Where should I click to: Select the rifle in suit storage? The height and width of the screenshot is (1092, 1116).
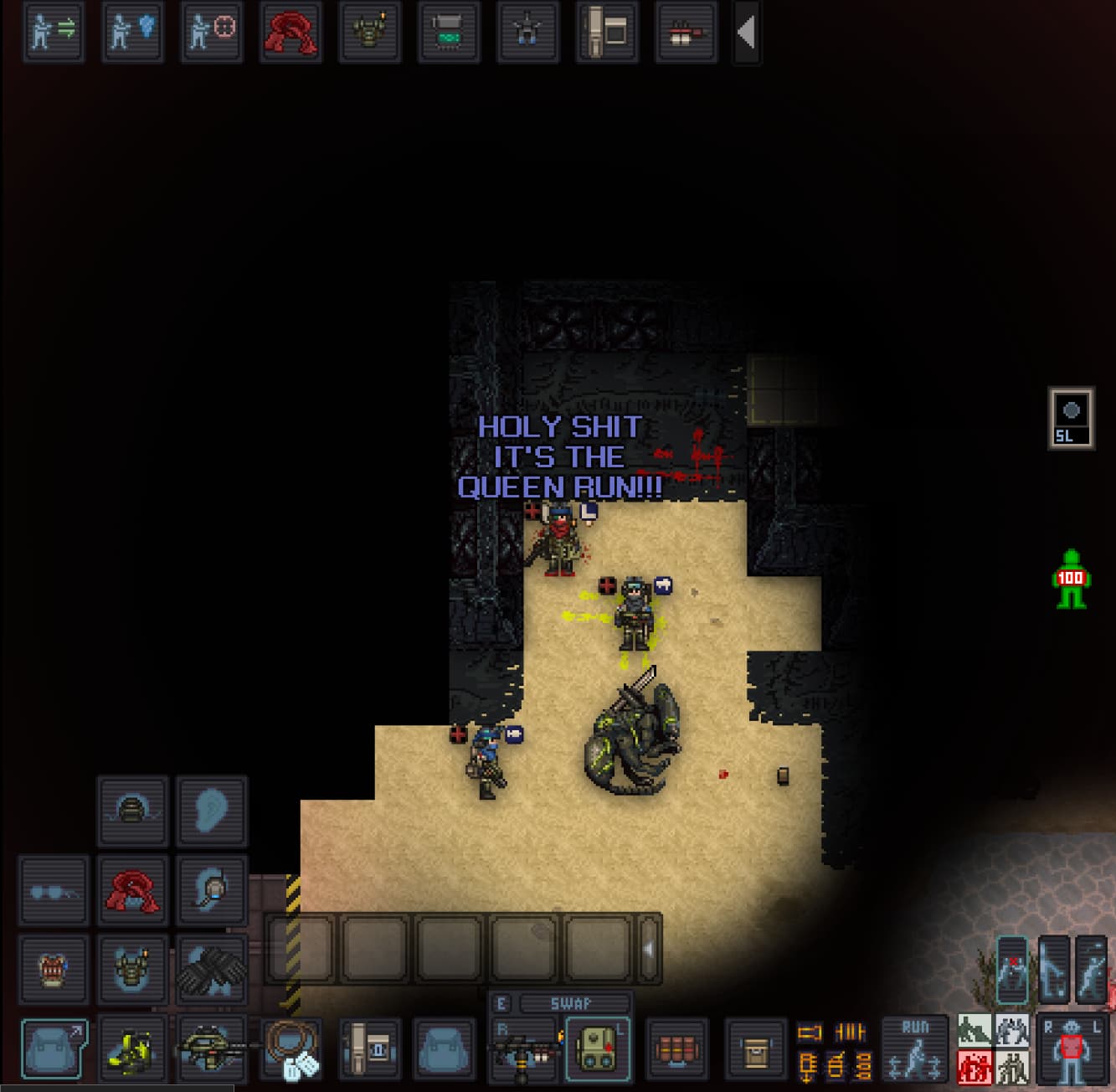pos(211,1048)
